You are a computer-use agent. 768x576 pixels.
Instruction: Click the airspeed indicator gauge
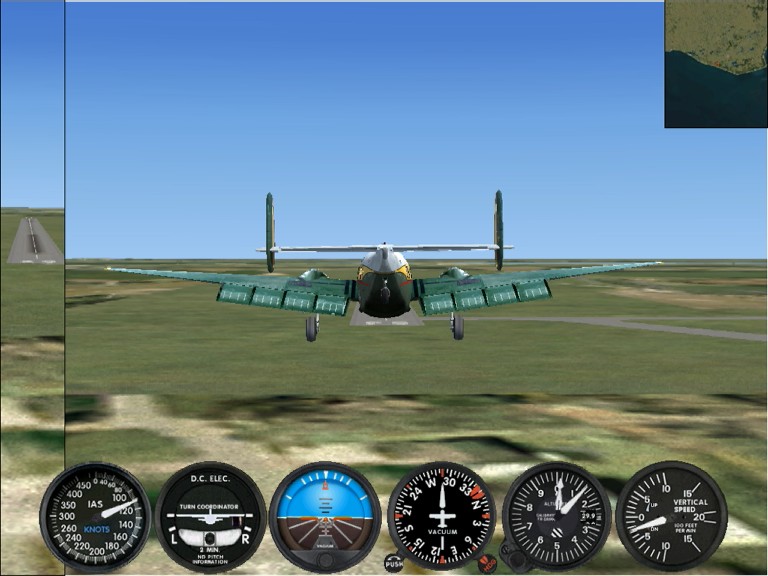tap(95, 516)
